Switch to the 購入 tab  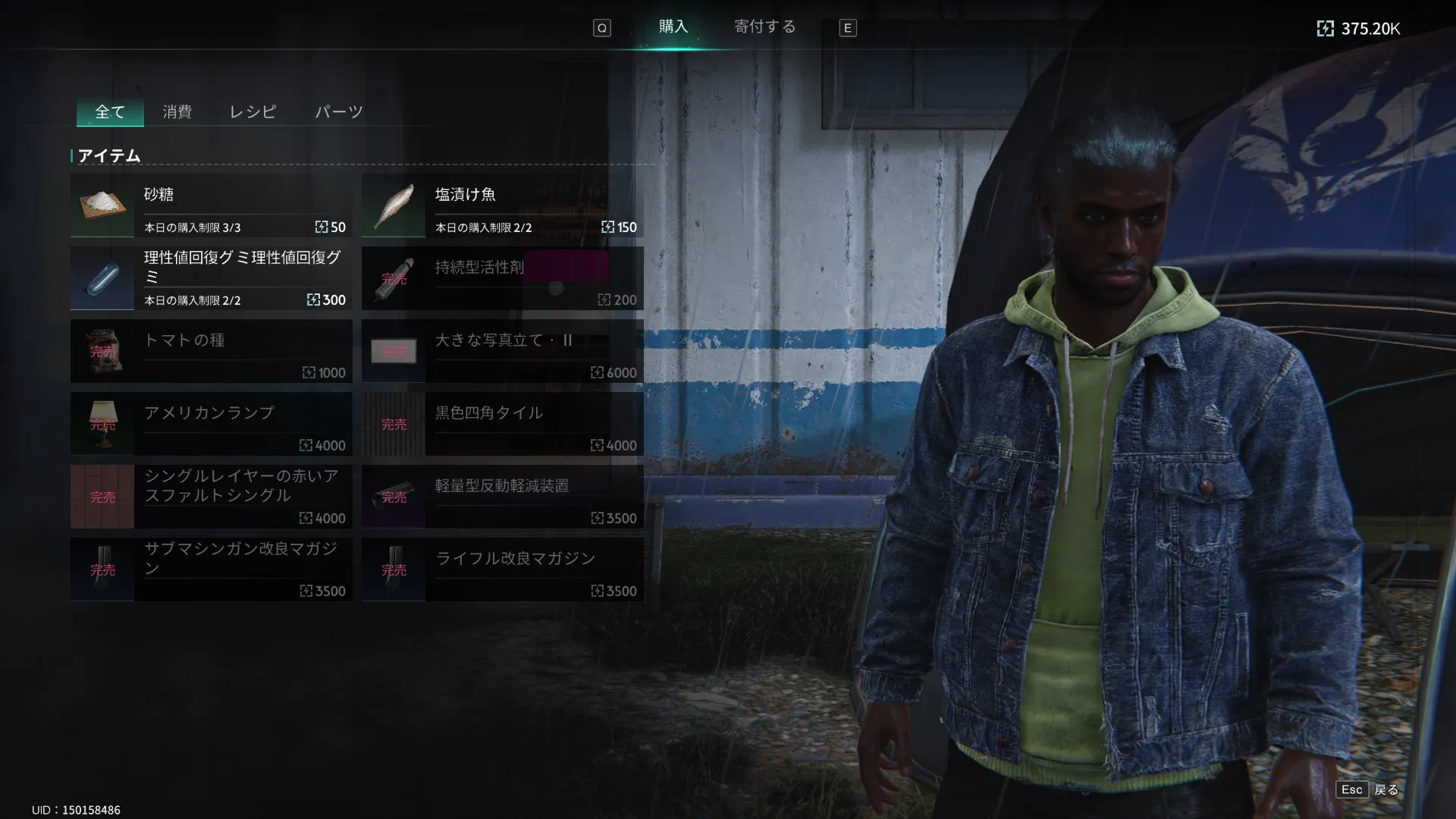coord(673,27)
